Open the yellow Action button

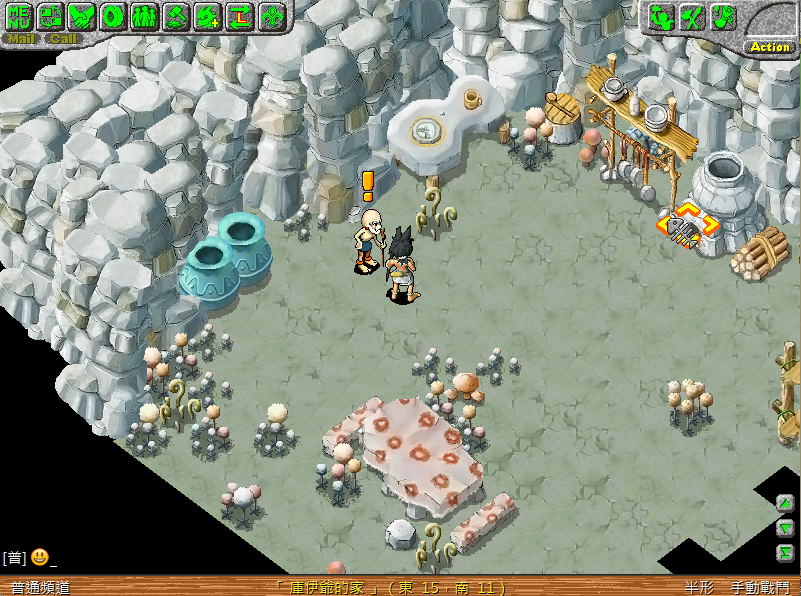(770, 47)
